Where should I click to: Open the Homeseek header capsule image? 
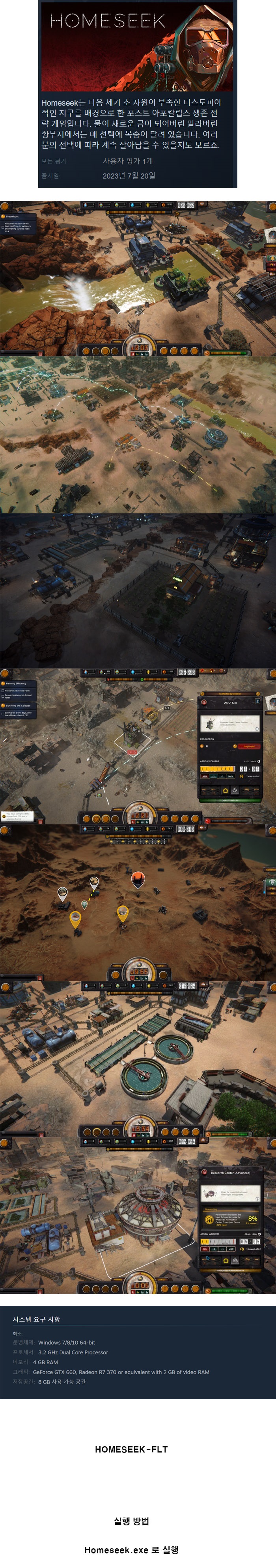point(137,46)
